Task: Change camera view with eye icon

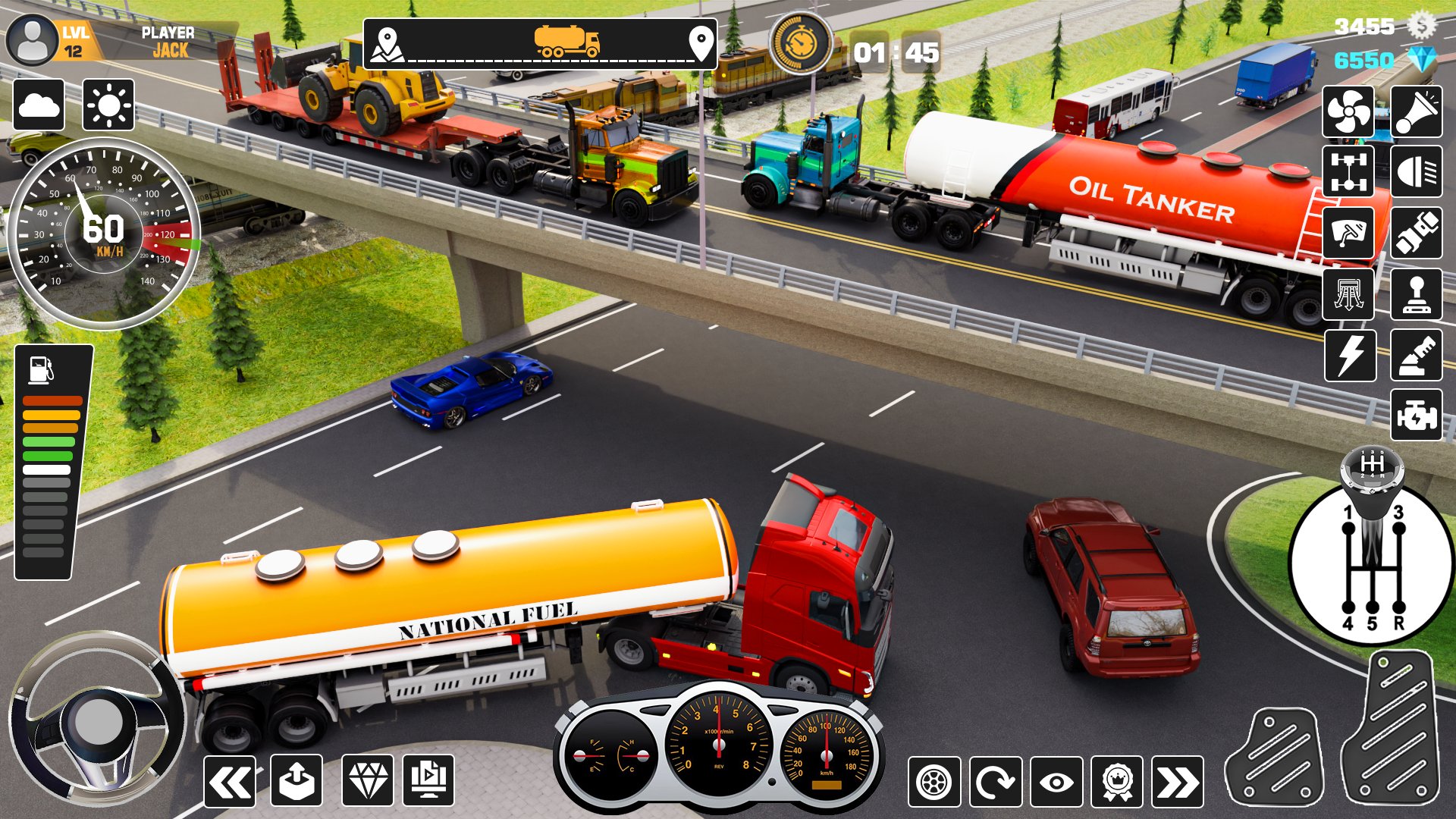Action: [1056, 782]
